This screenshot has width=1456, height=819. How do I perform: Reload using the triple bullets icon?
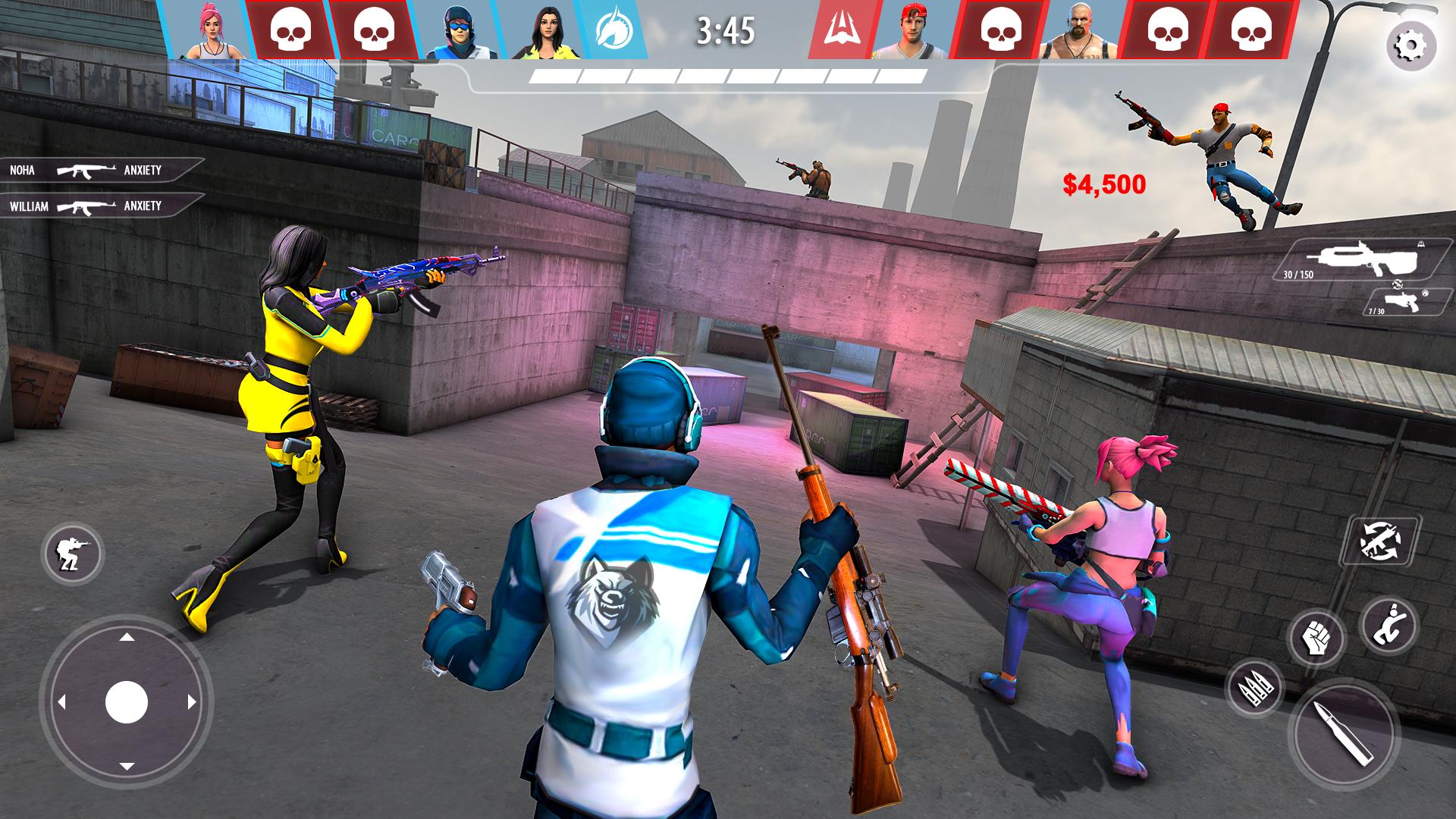1254,689
